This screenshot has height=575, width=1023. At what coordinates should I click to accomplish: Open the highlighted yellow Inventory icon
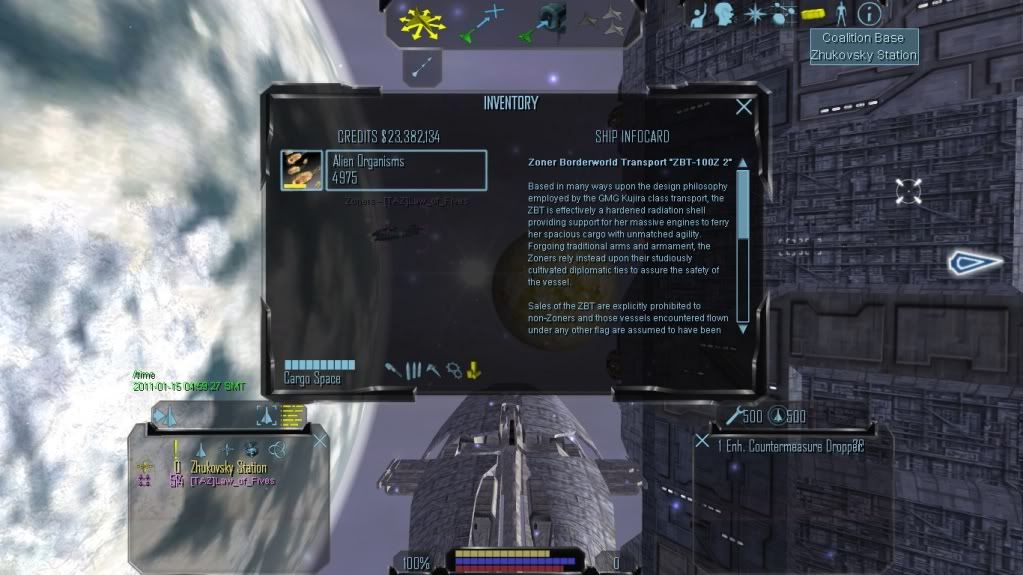pyautogui.click(x=813, y=14)
